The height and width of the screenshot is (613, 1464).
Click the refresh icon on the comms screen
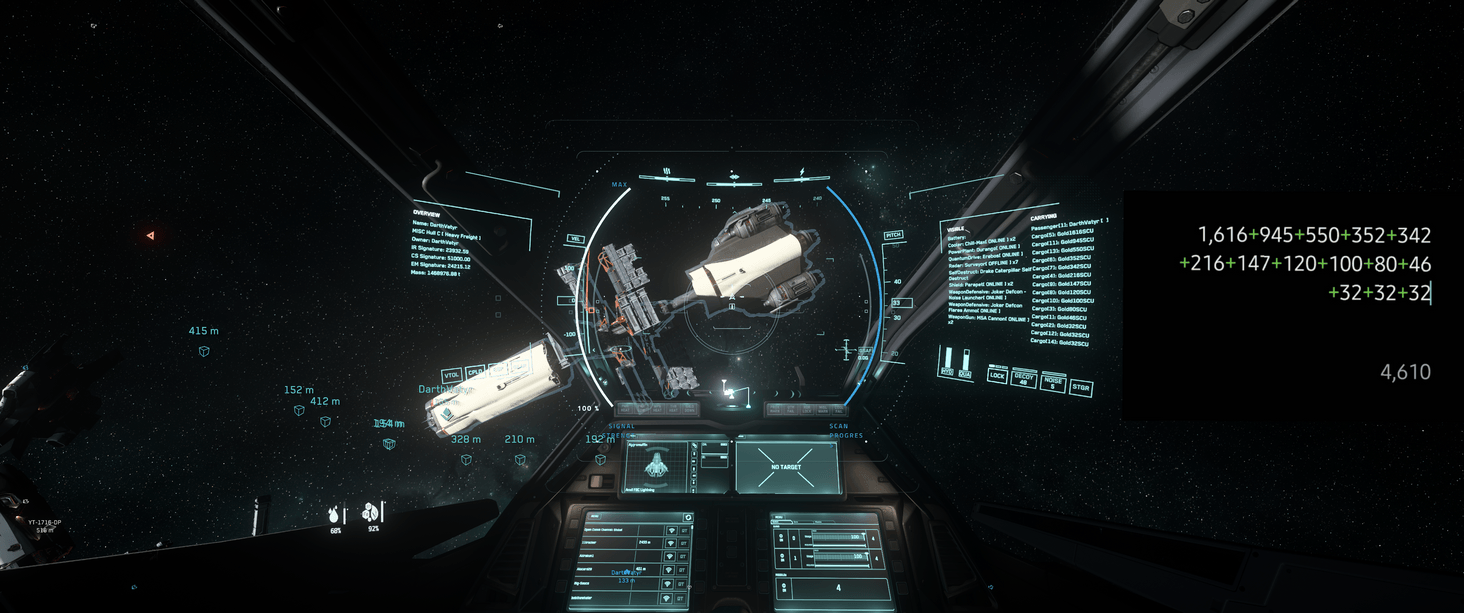coord(687,518)
